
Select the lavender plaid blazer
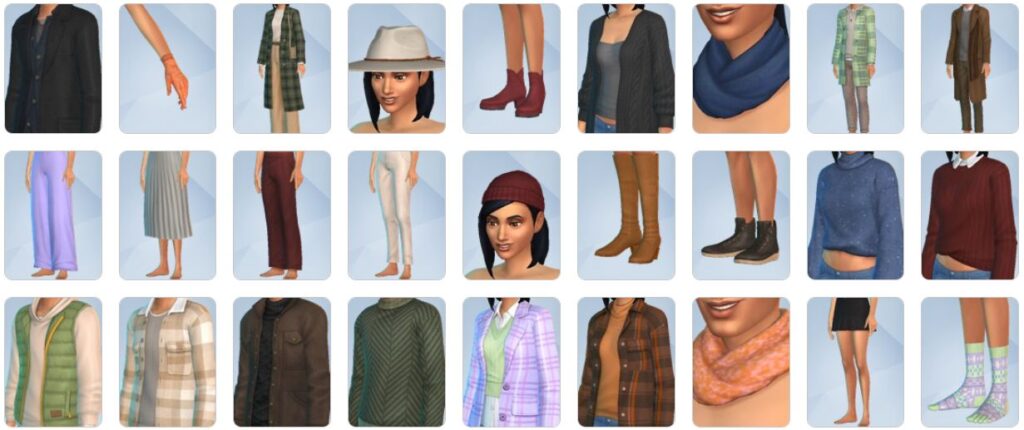[511, 362]
